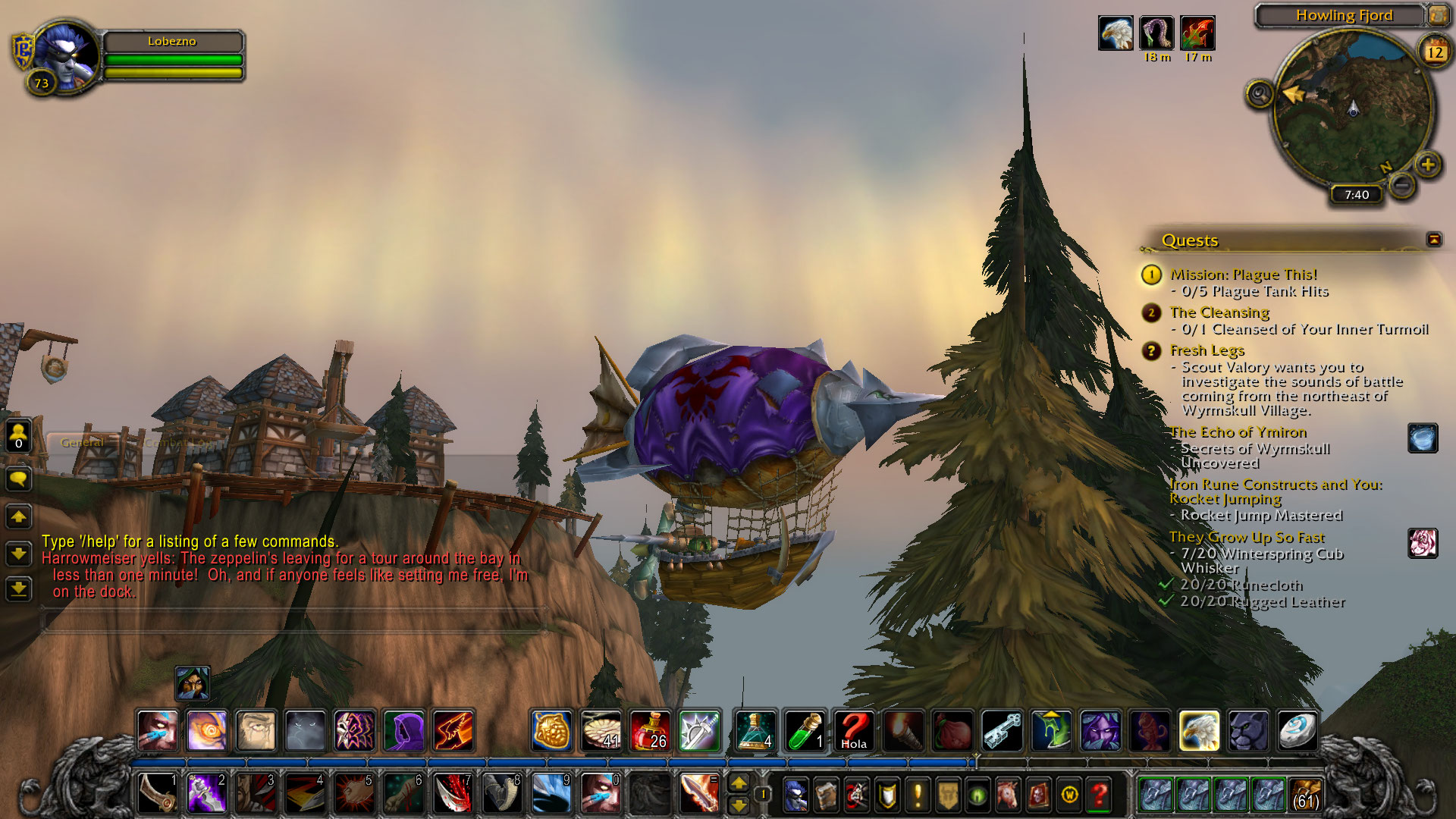Viewport: 1456px width, 819px height.
Task: Open world map from the Howling Fjord corner button
Action: point(1438,15)
